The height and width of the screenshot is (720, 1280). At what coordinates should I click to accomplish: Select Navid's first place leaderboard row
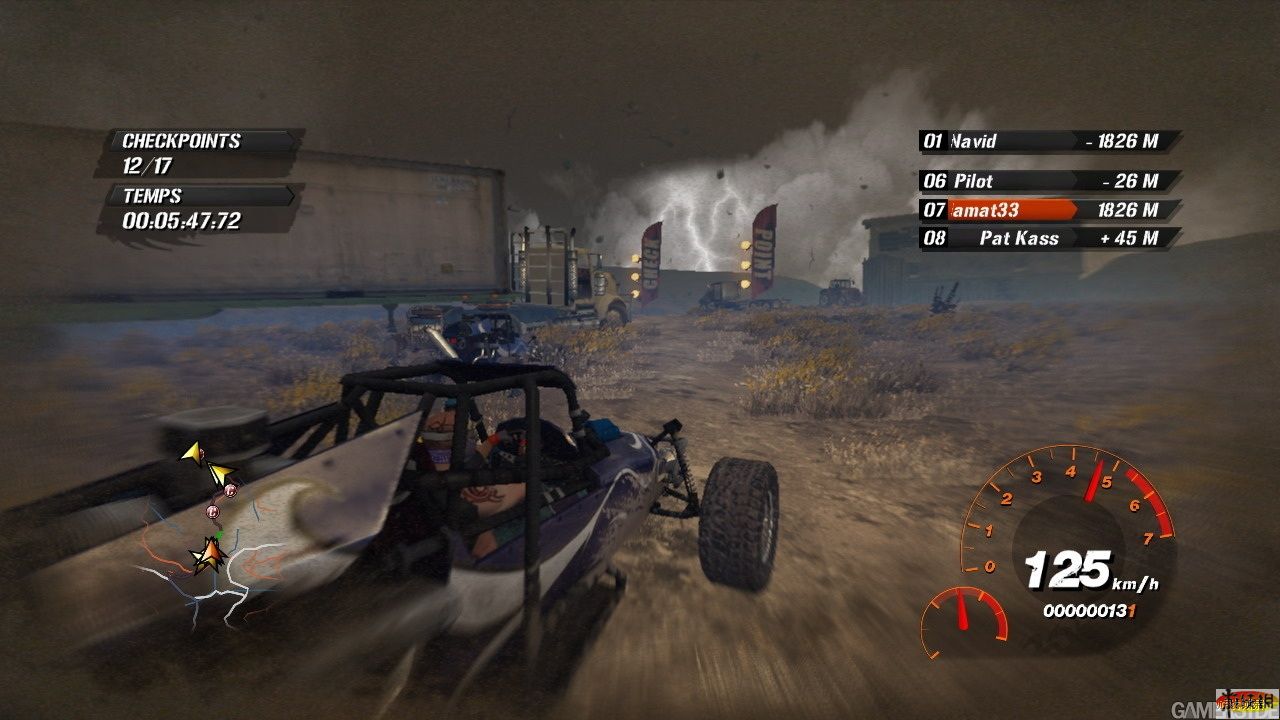(1048, 141)
